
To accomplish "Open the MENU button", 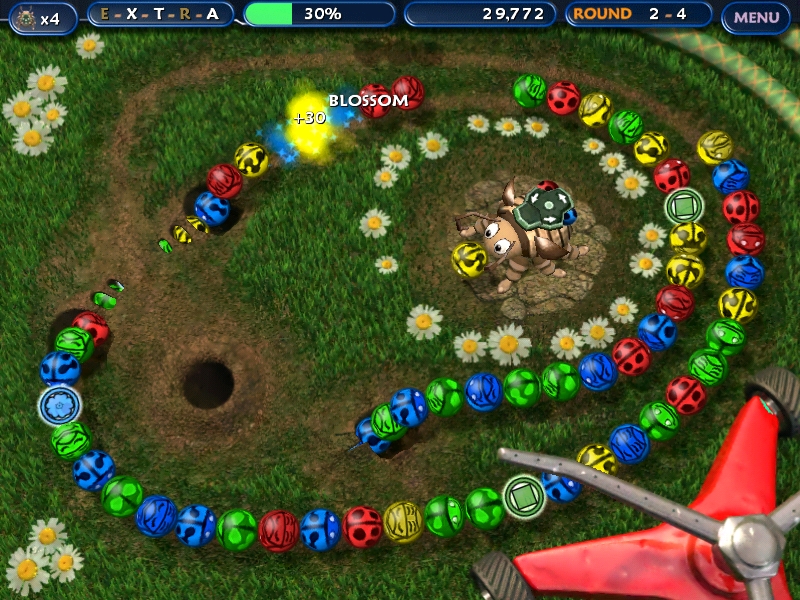I will coord(756,15).
